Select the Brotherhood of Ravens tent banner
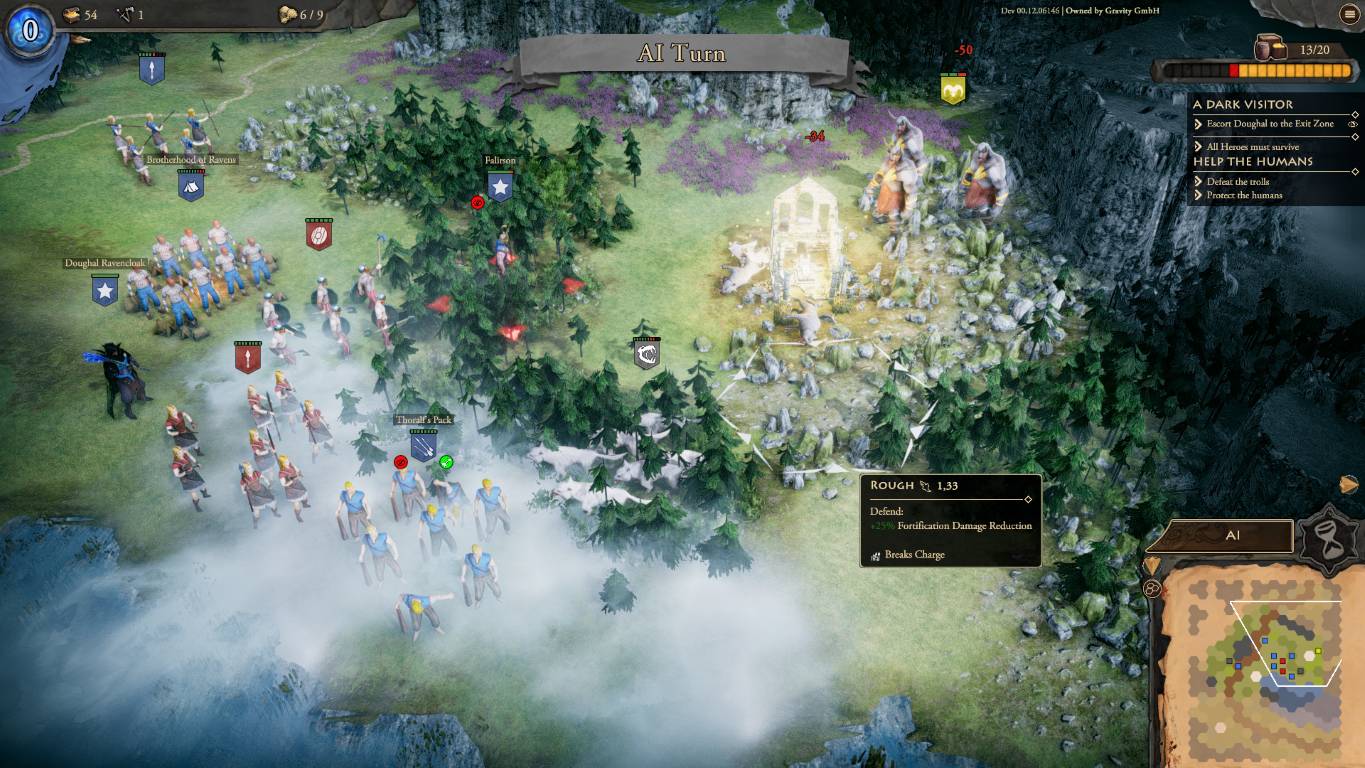1365x768 pixels. 191,184
